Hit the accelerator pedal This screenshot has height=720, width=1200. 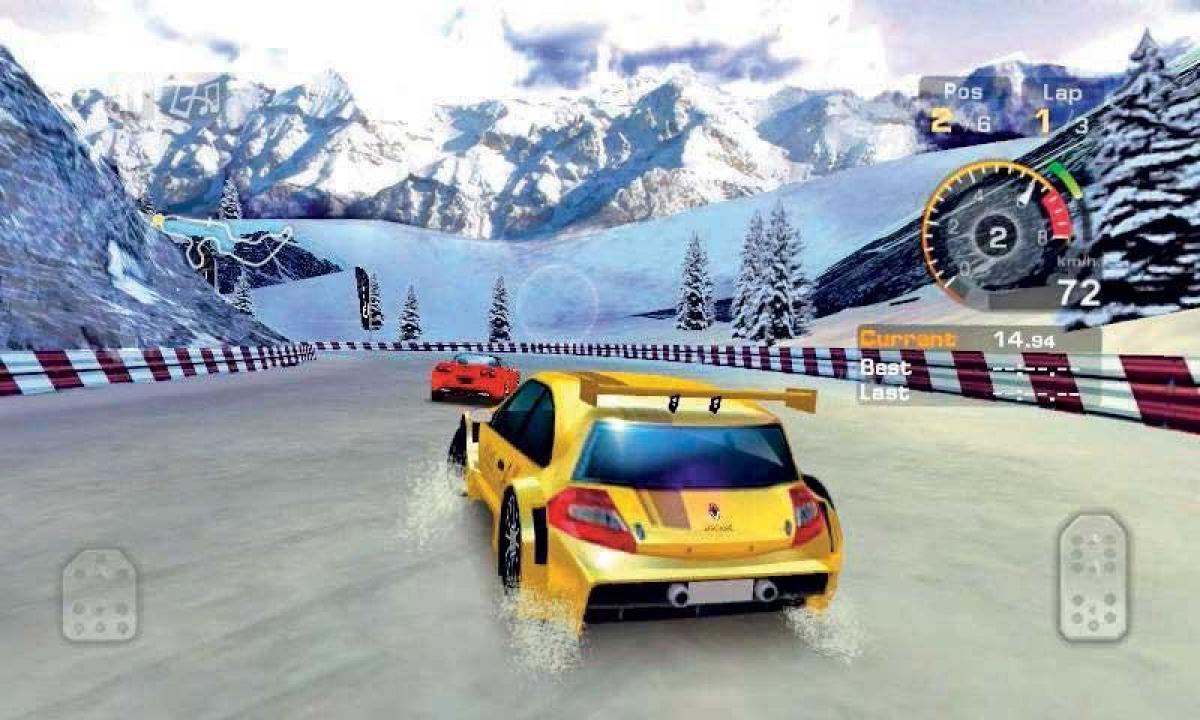(1092, 578)
